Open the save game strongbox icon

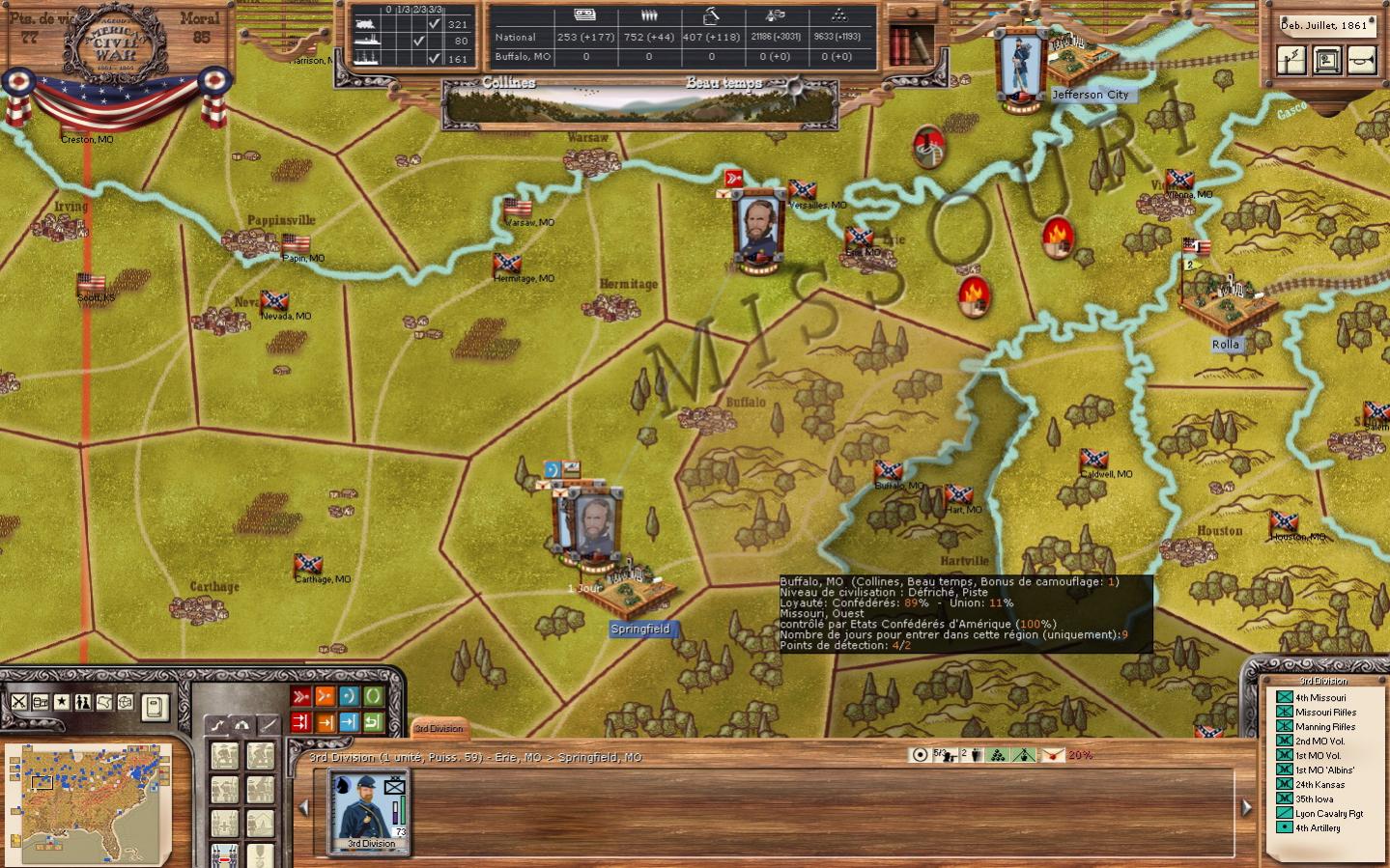pyautogui.click(x=1328, y=60)
